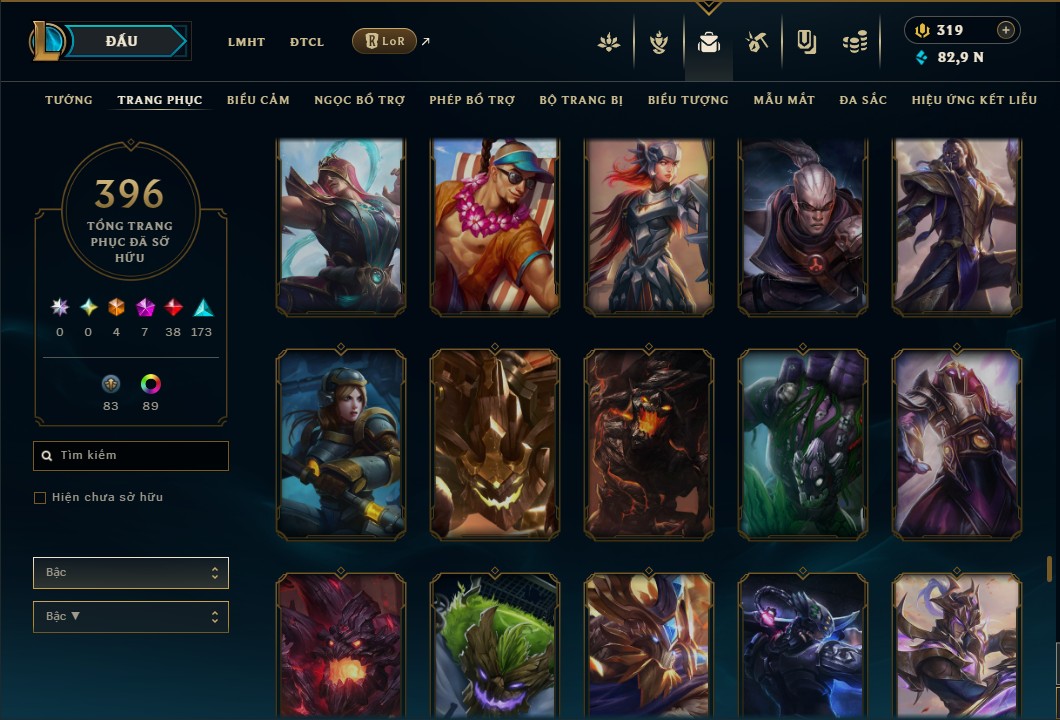The image size is (1060, 720).
Task: Select the beach skin with flower lei
Action: click(495, 227)
